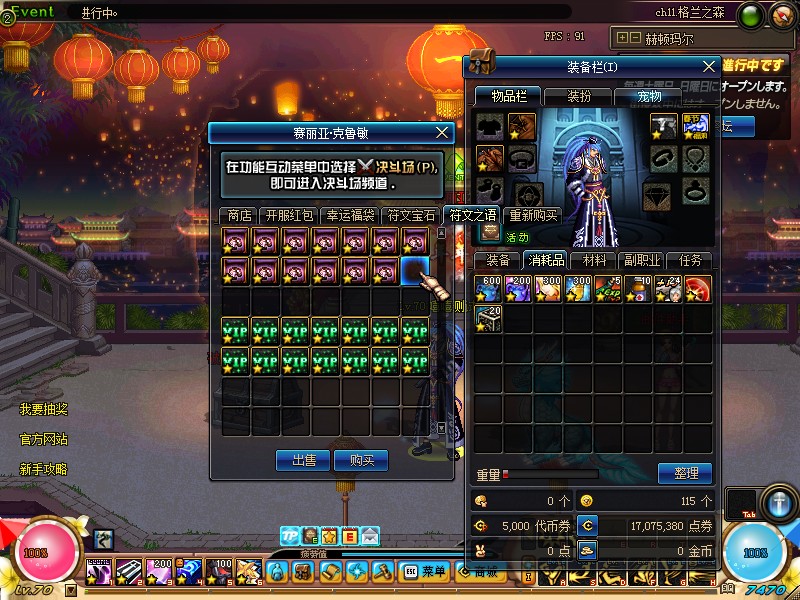Sort the inventory with 整理 button
The height and width of the screenshot is (600, 800).
tap(685, 473)
